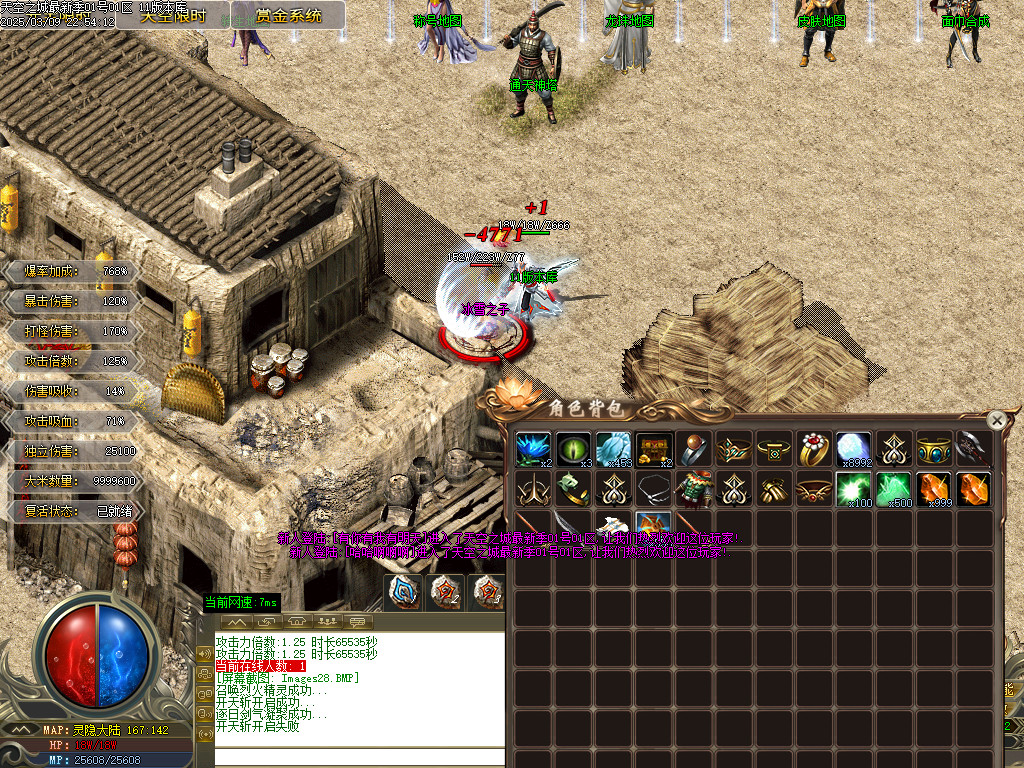The height and width of the screenshot is (768, 1024).
Task: Select the red flower gem ring
Action: pos(814,450)
